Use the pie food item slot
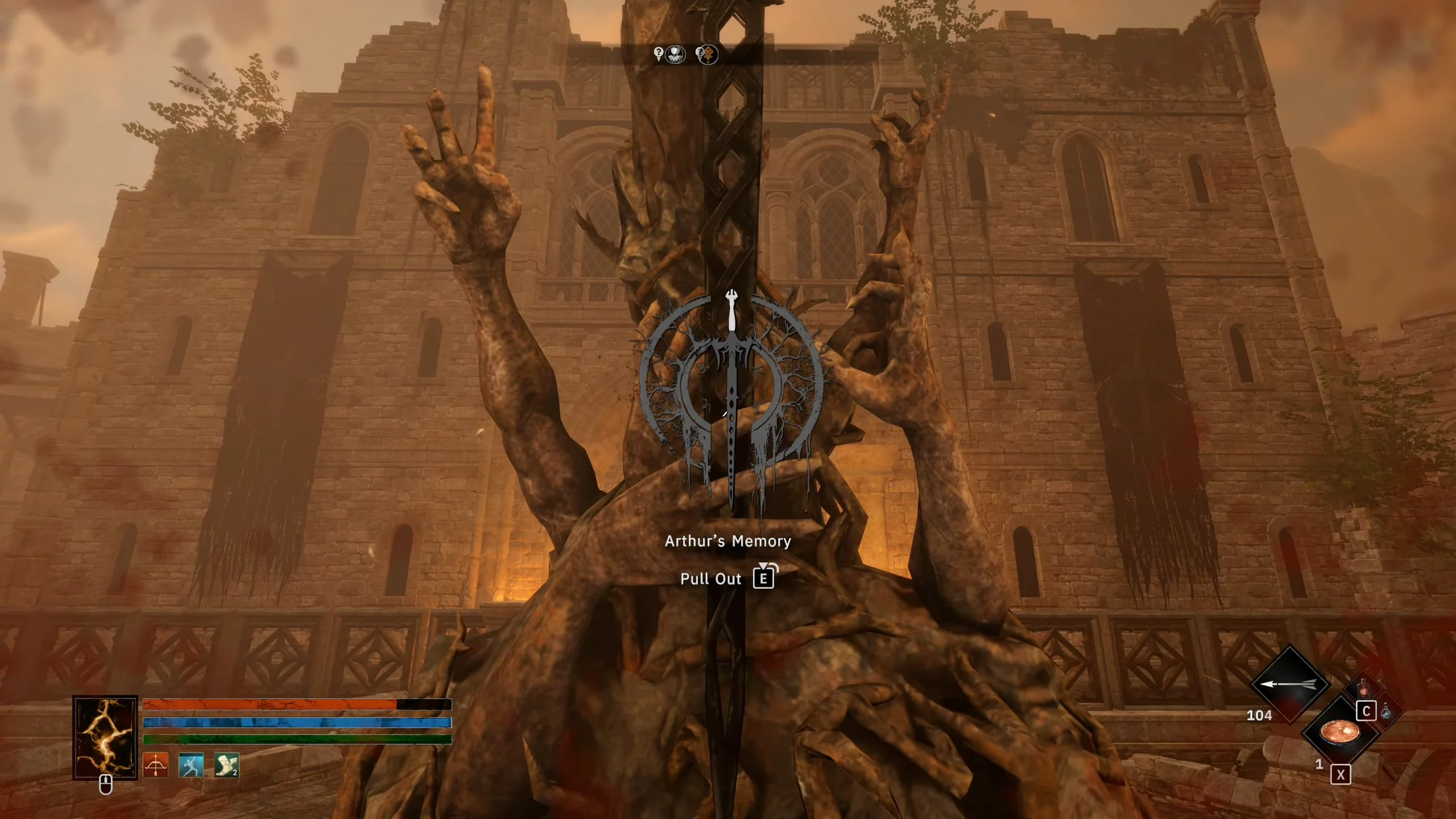 [1339, 732]
